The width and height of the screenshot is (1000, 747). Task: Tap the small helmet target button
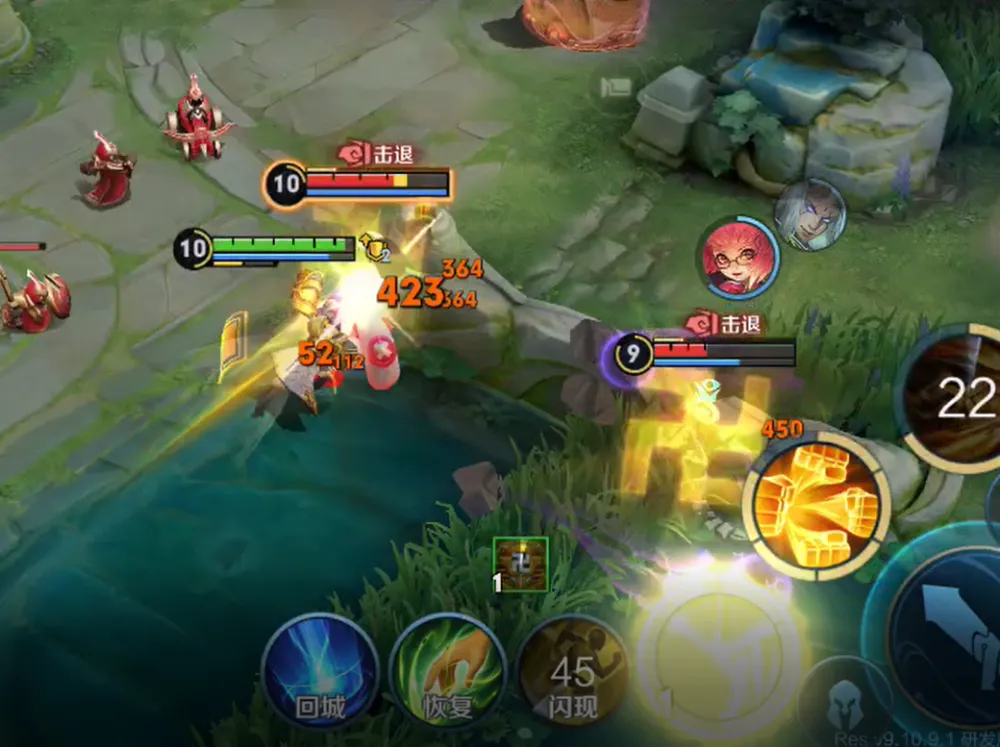[x=844, y=697]
